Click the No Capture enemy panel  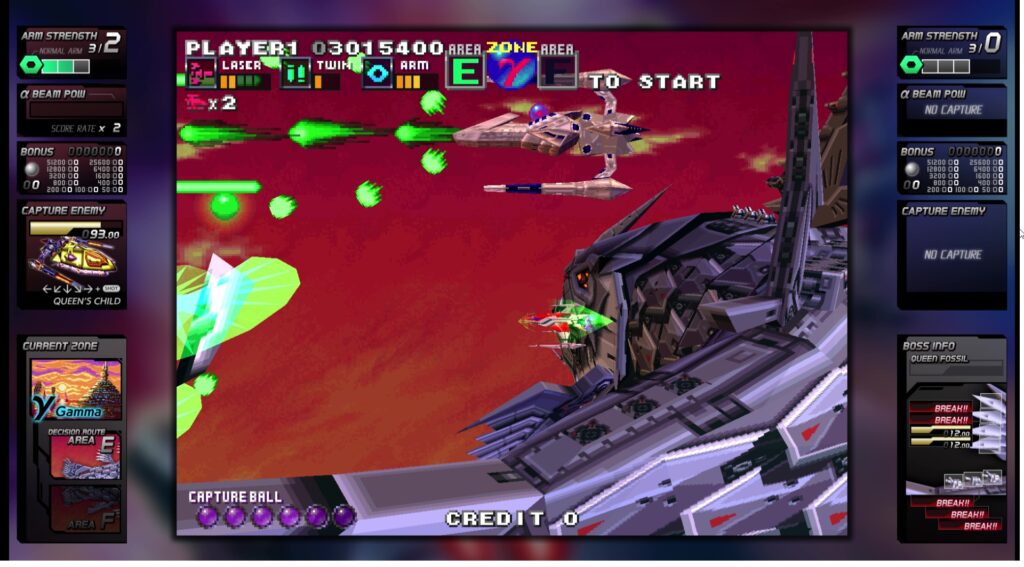click(951, 255)
